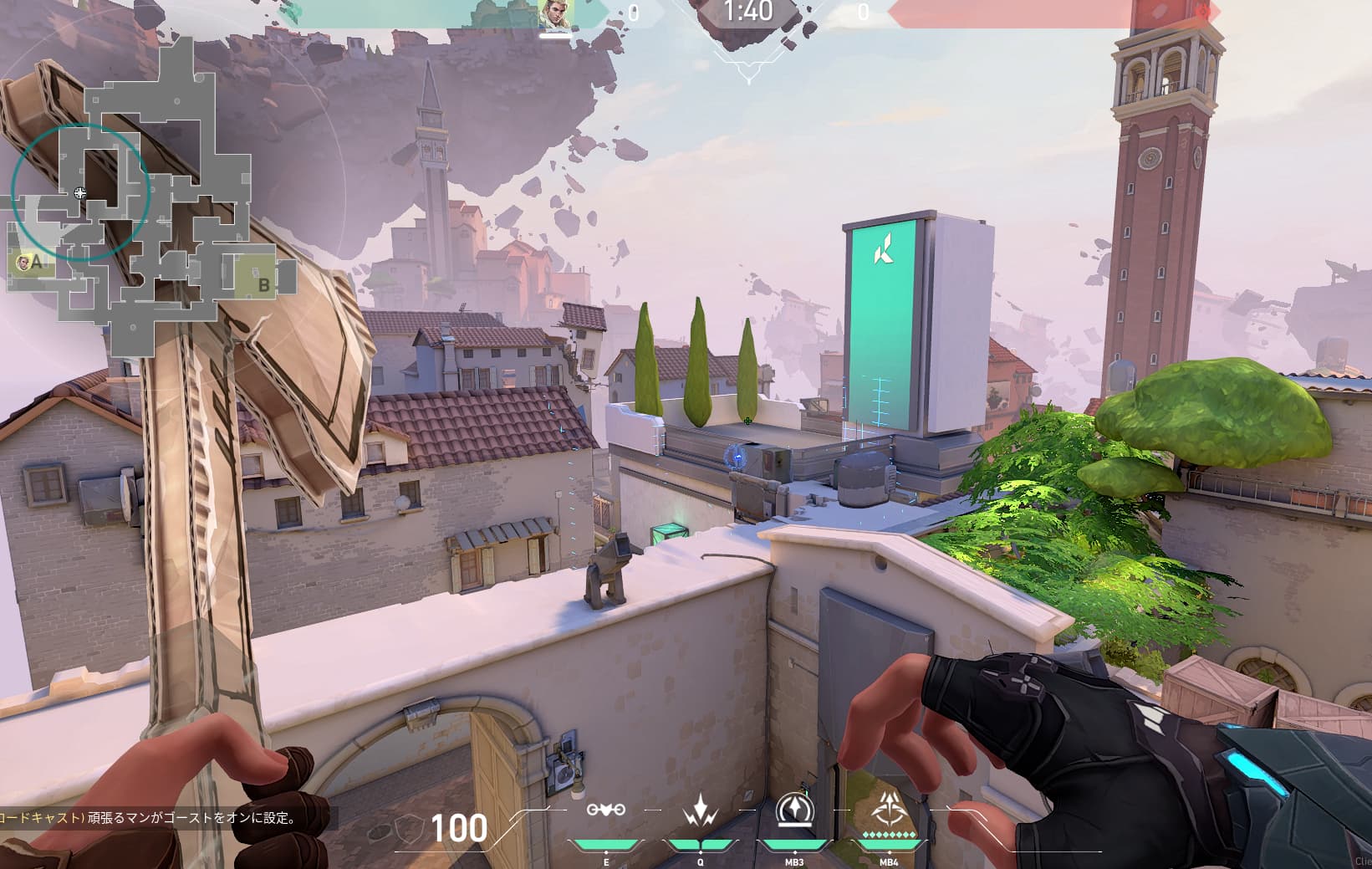Select the Shock Bolt ability icon
1372x869 pixels.
699,810
